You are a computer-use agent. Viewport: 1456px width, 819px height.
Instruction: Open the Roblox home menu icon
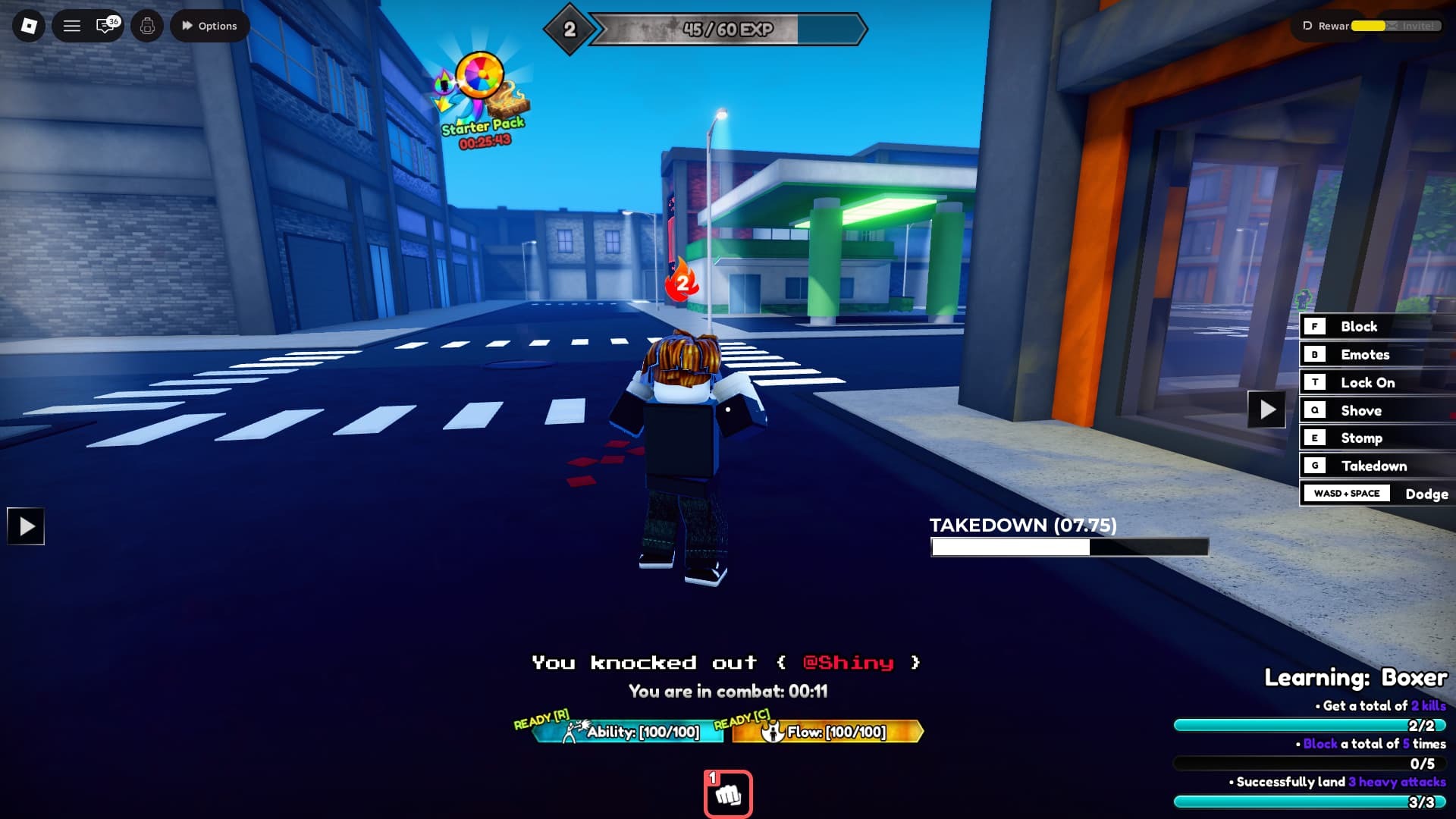click(x=28, y=25)
